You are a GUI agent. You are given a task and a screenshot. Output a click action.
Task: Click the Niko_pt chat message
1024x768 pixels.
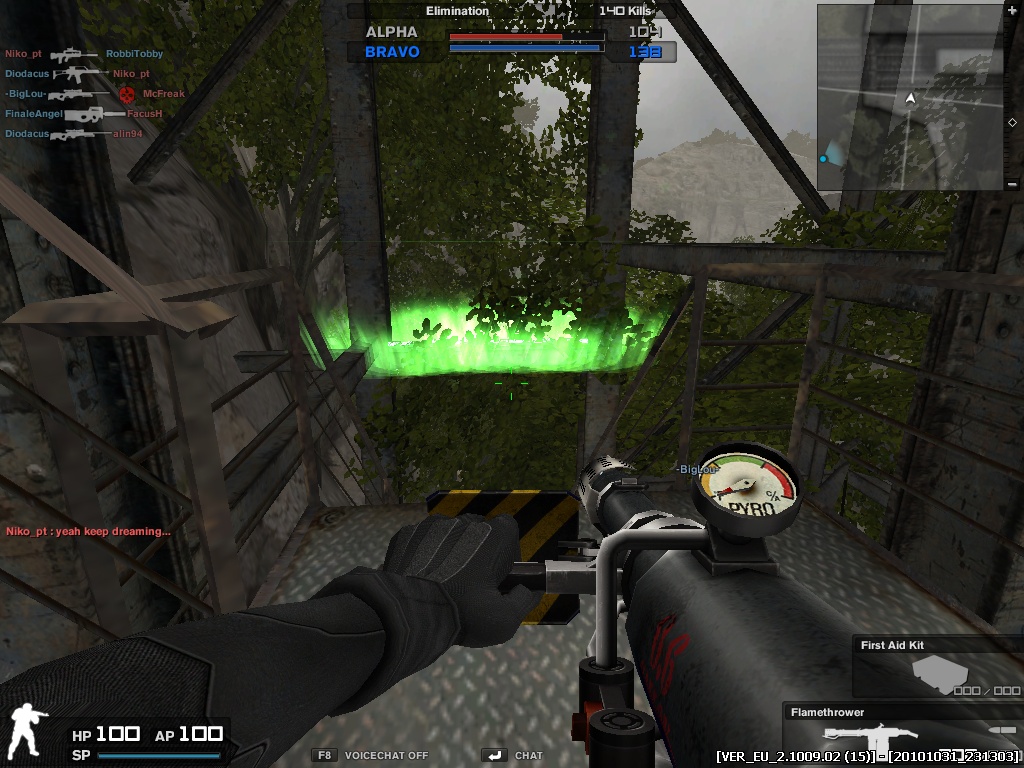tap(88, 532)
